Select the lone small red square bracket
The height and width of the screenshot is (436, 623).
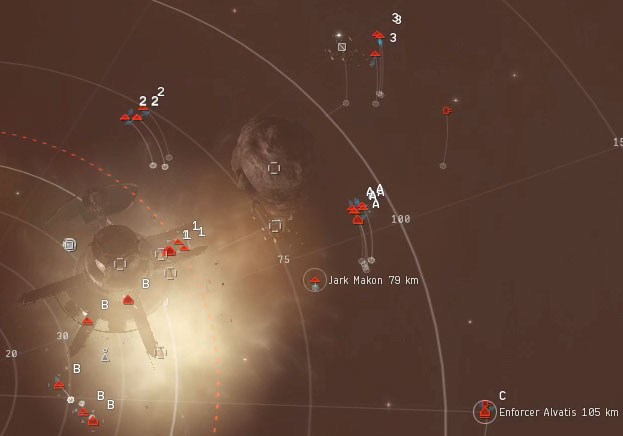point(446,110)
